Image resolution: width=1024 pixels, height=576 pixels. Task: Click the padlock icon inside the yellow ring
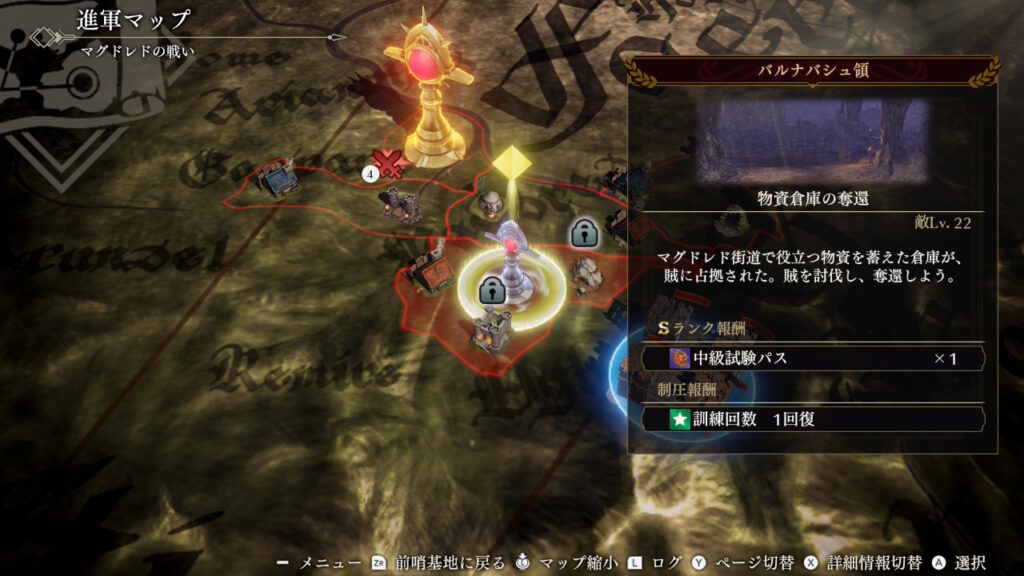click(x=490, y=291)
